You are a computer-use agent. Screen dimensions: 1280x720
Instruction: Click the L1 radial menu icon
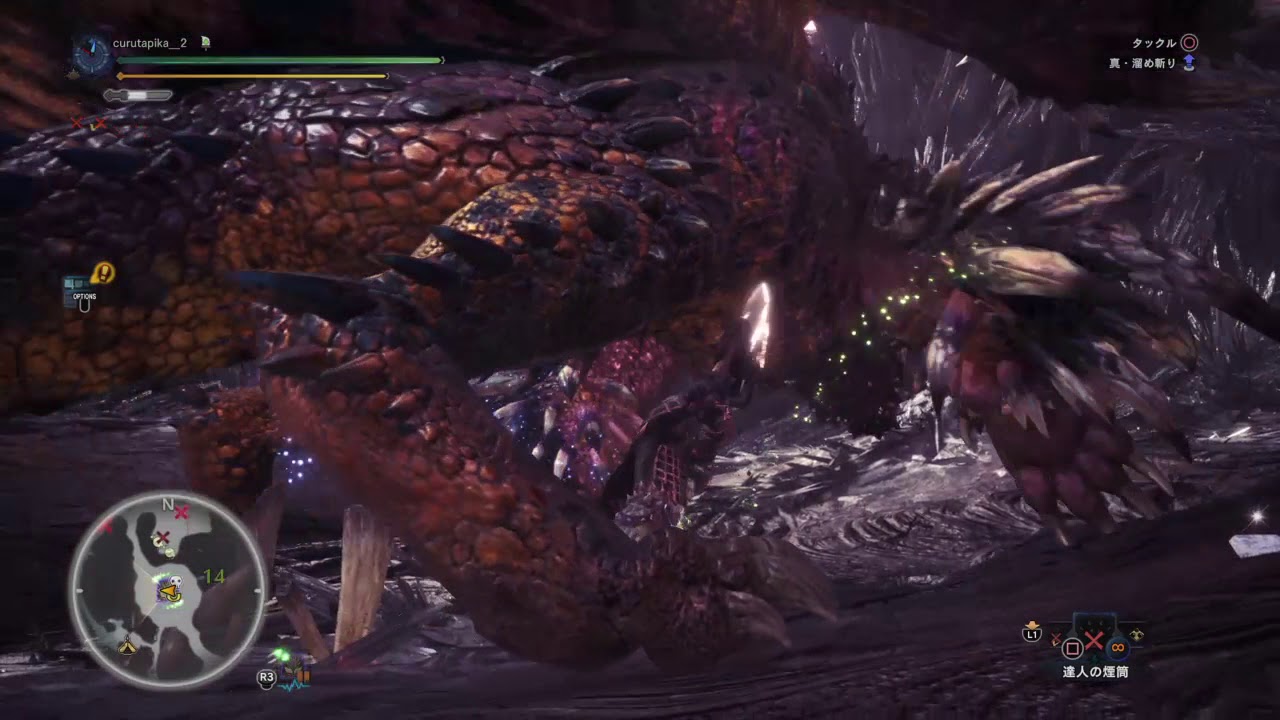click(x=1031, y=634)
